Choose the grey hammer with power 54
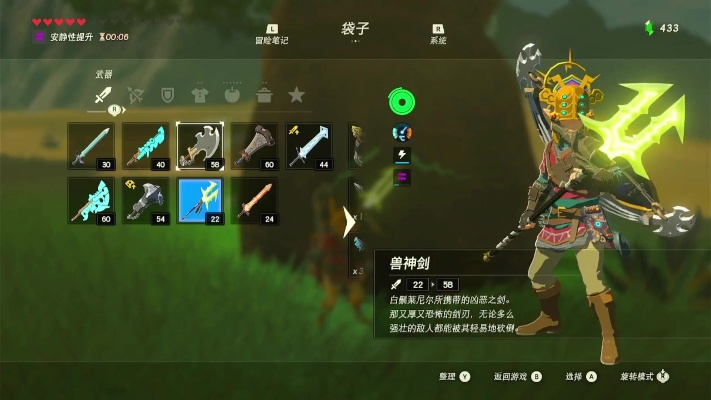 146,200
